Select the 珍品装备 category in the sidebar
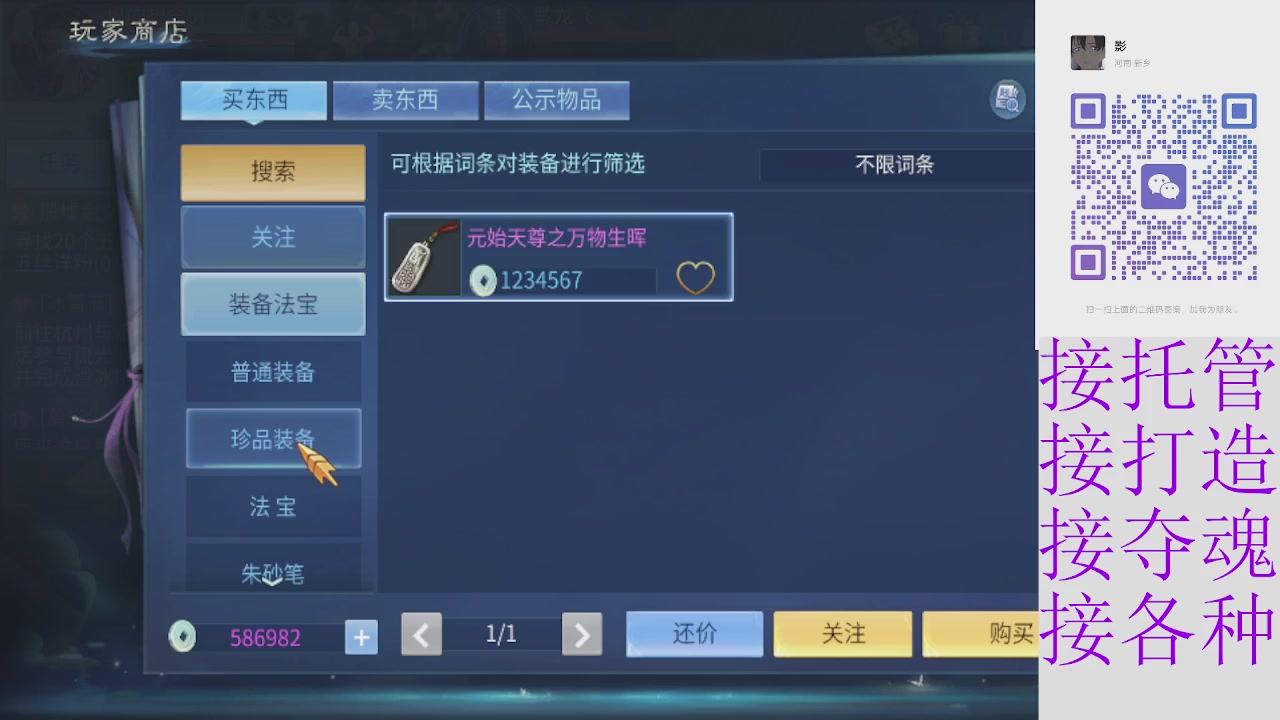 (x=272, y=439)
